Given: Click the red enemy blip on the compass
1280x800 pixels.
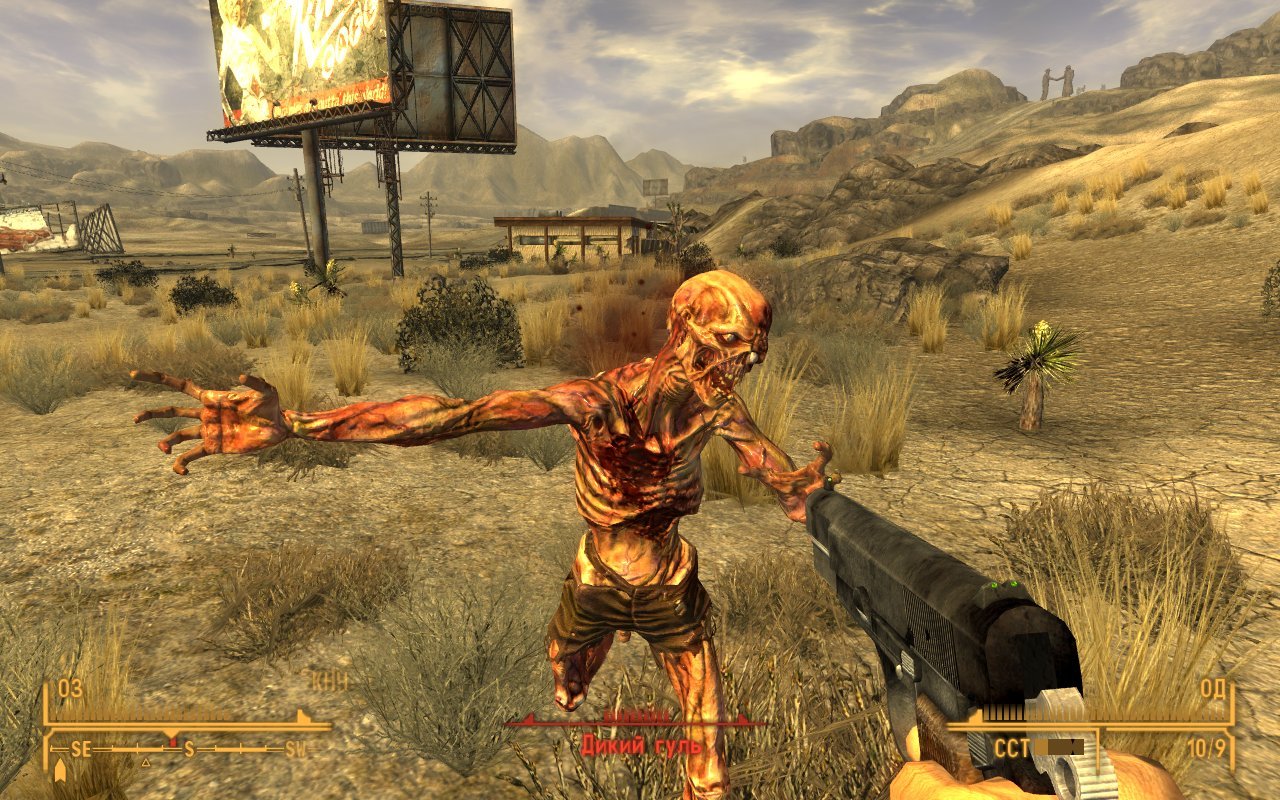Looking at the screenshot, I should (x=174, y=741).
